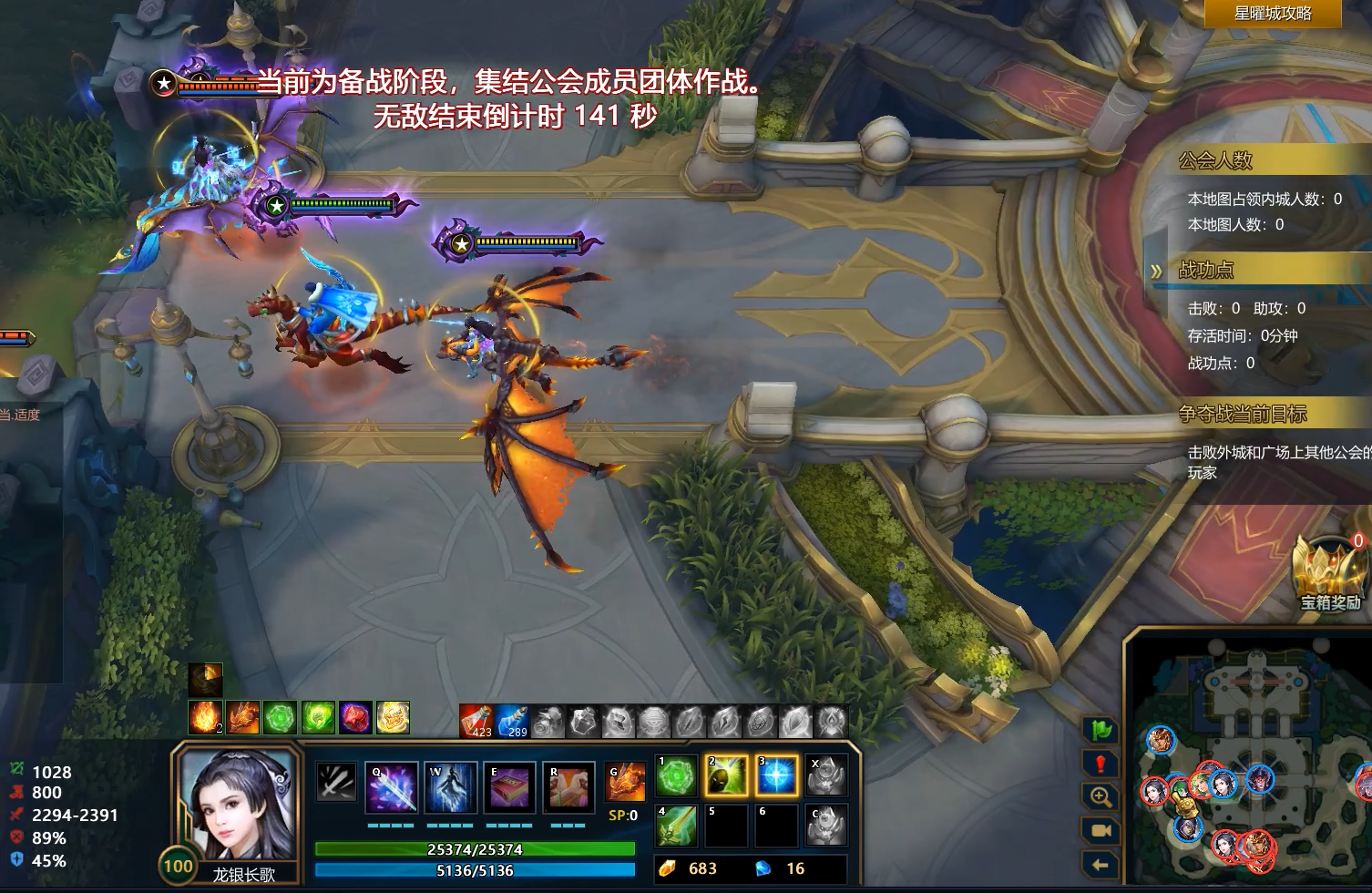Use the red health potion

tap(476, 721)
